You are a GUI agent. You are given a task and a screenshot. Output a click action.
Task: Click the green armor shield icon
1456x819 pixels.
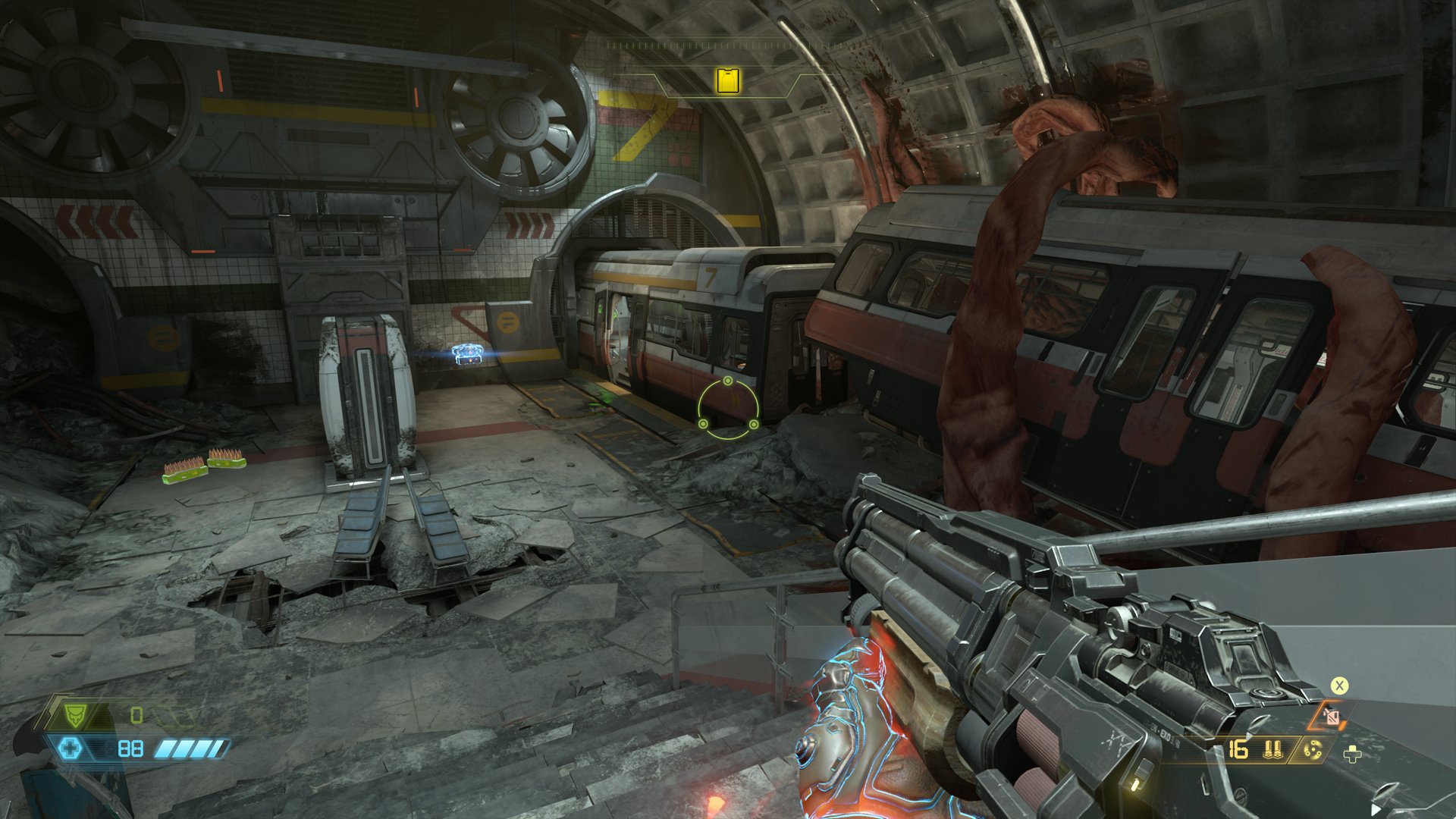point(74,714)
